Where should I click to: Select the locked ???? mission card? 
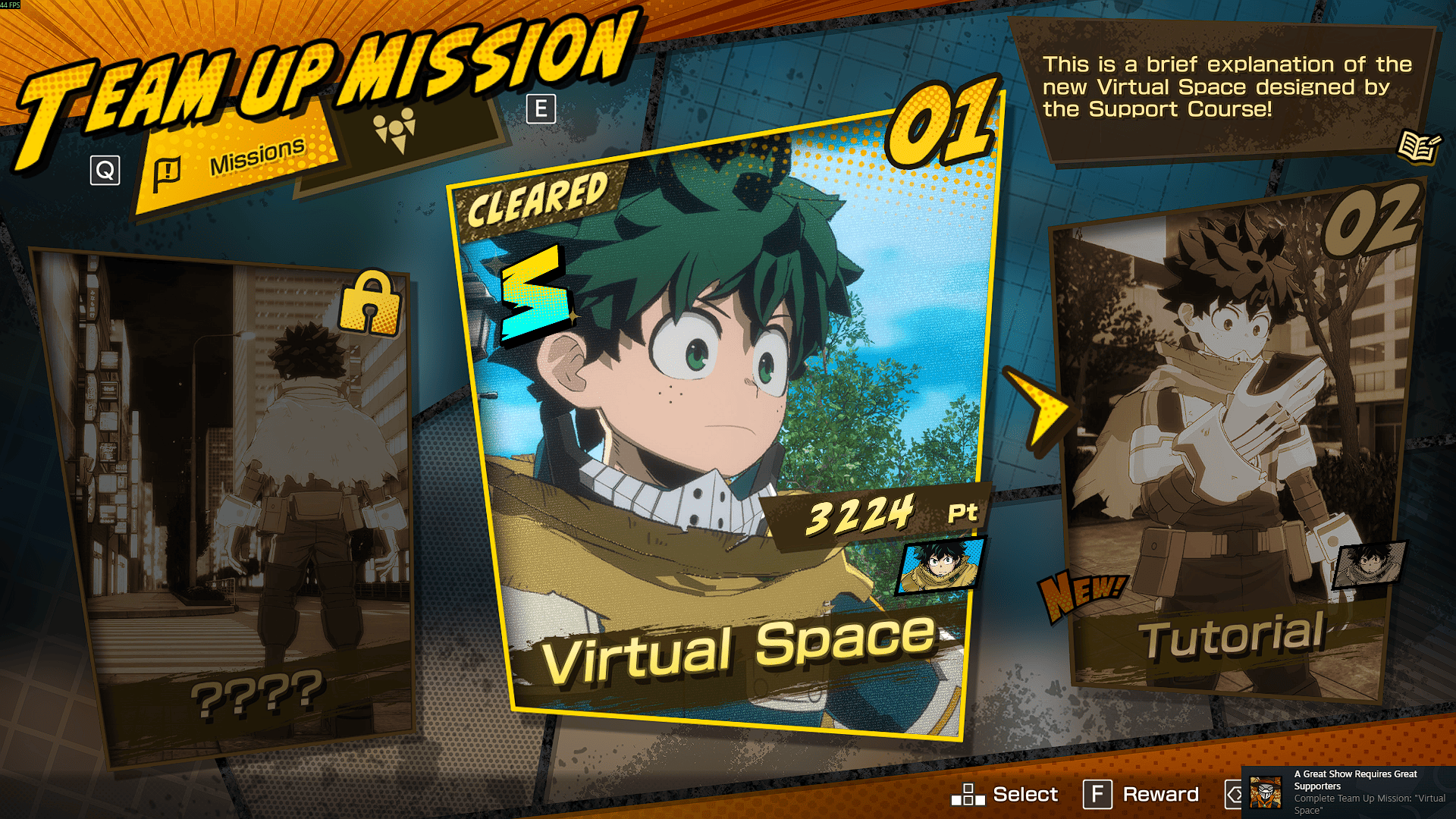[x=235, y=500]
